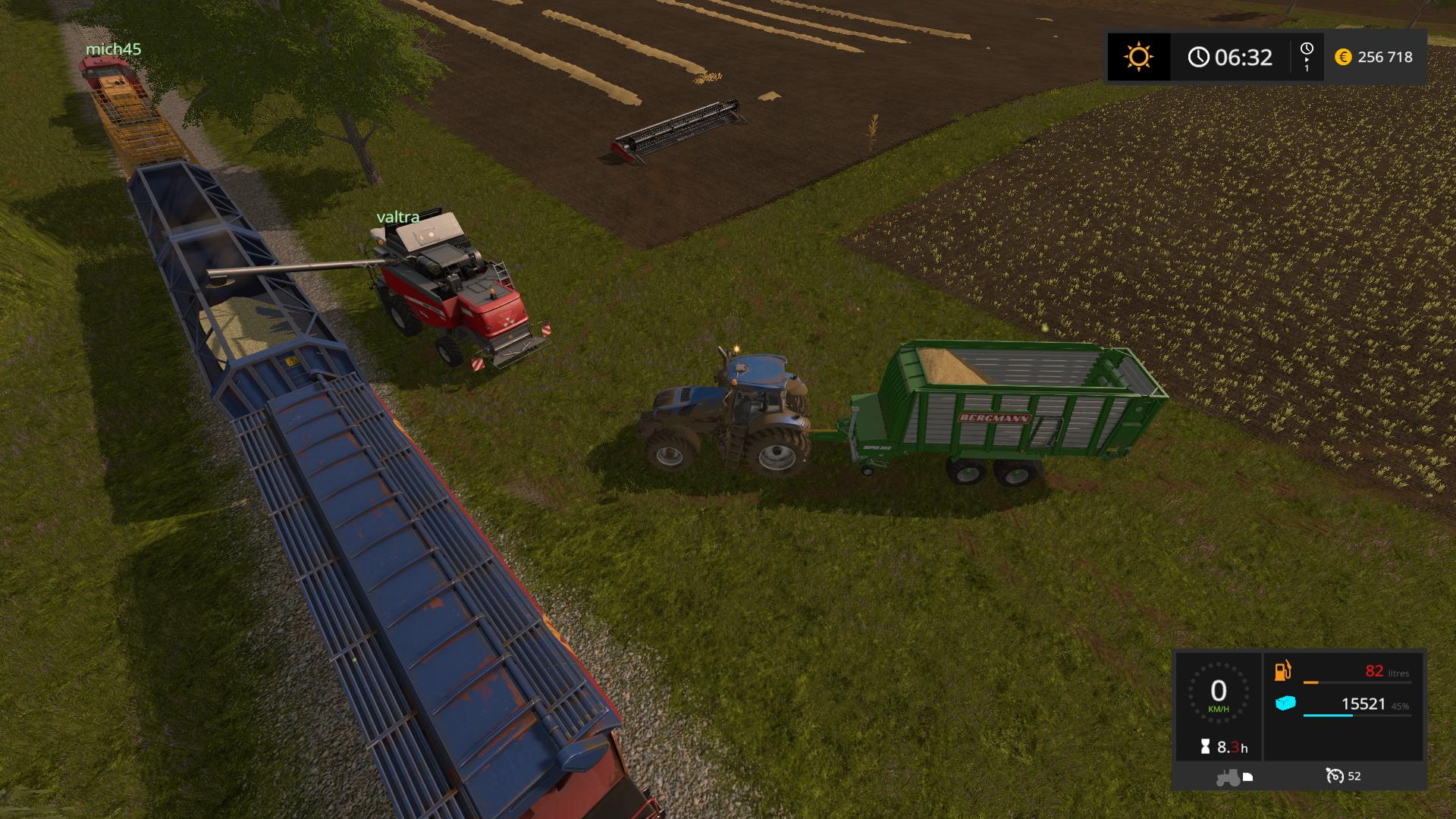
Task: Click the orange fuel pump icon
Action: (1283, 671)
